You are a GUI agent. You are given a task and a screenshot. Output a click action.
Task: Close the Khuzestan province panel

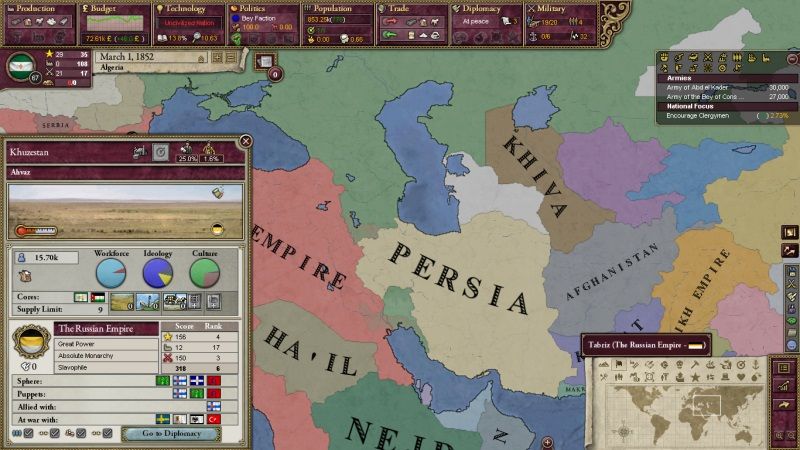pos(245,142)
